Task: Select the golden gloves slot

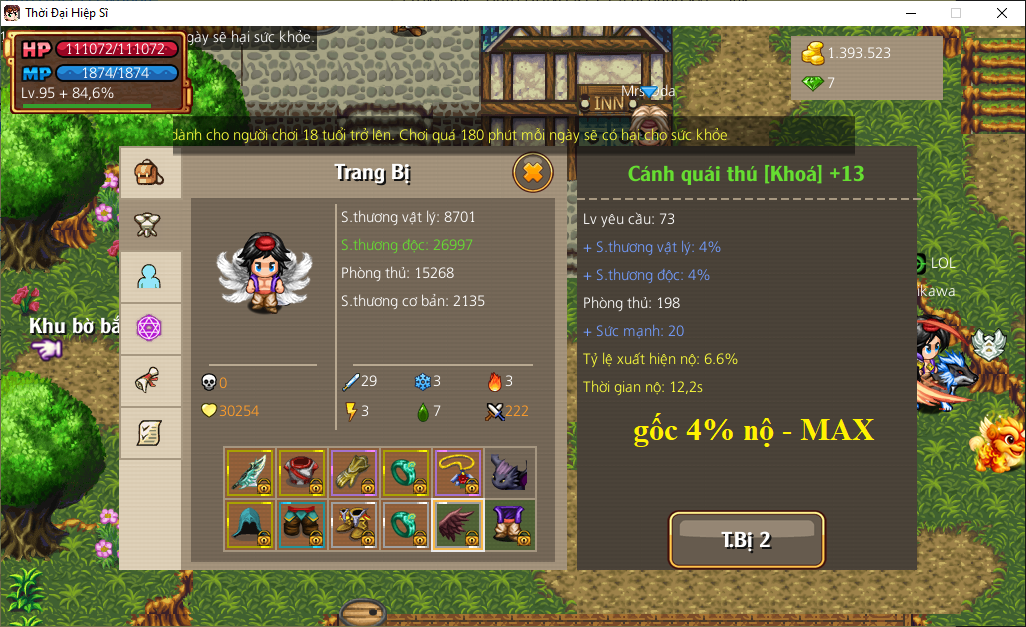Action: click(354, 473)
